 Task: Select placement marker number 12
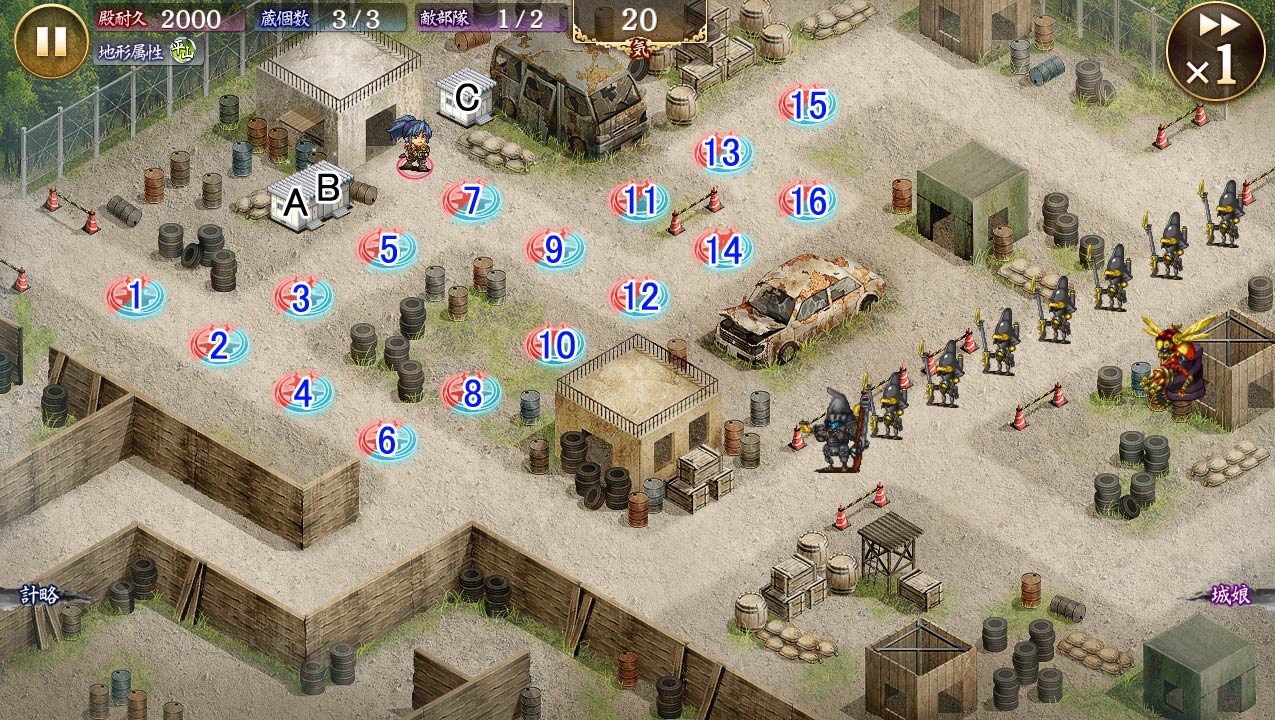[x=639, y=297]
